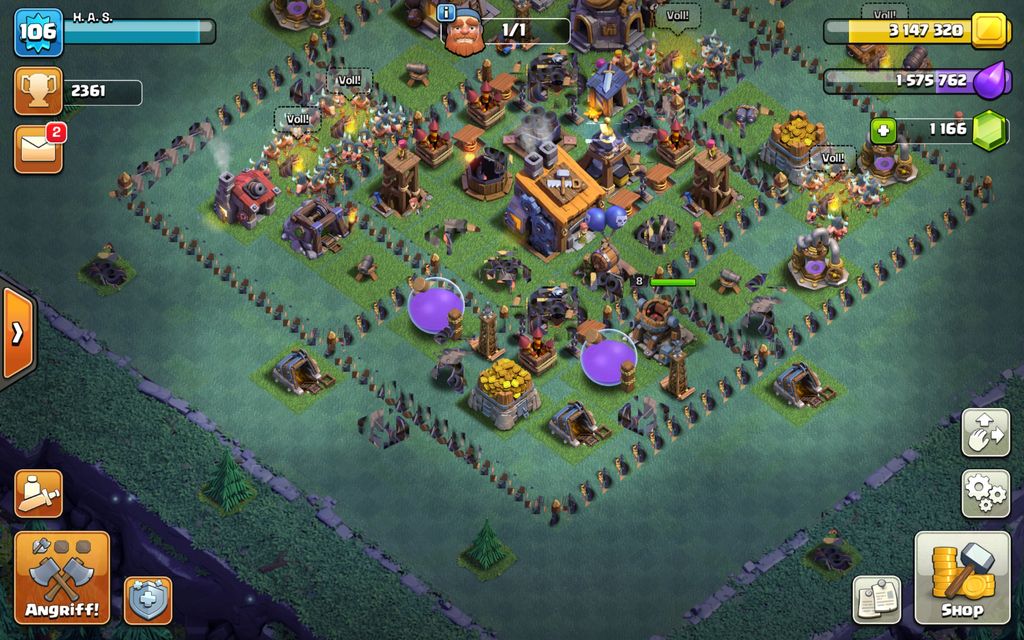The height and width of the screenshot is (640, 1024).
Task: Open the layout editor hand button
Action: [x=985, y=432]
